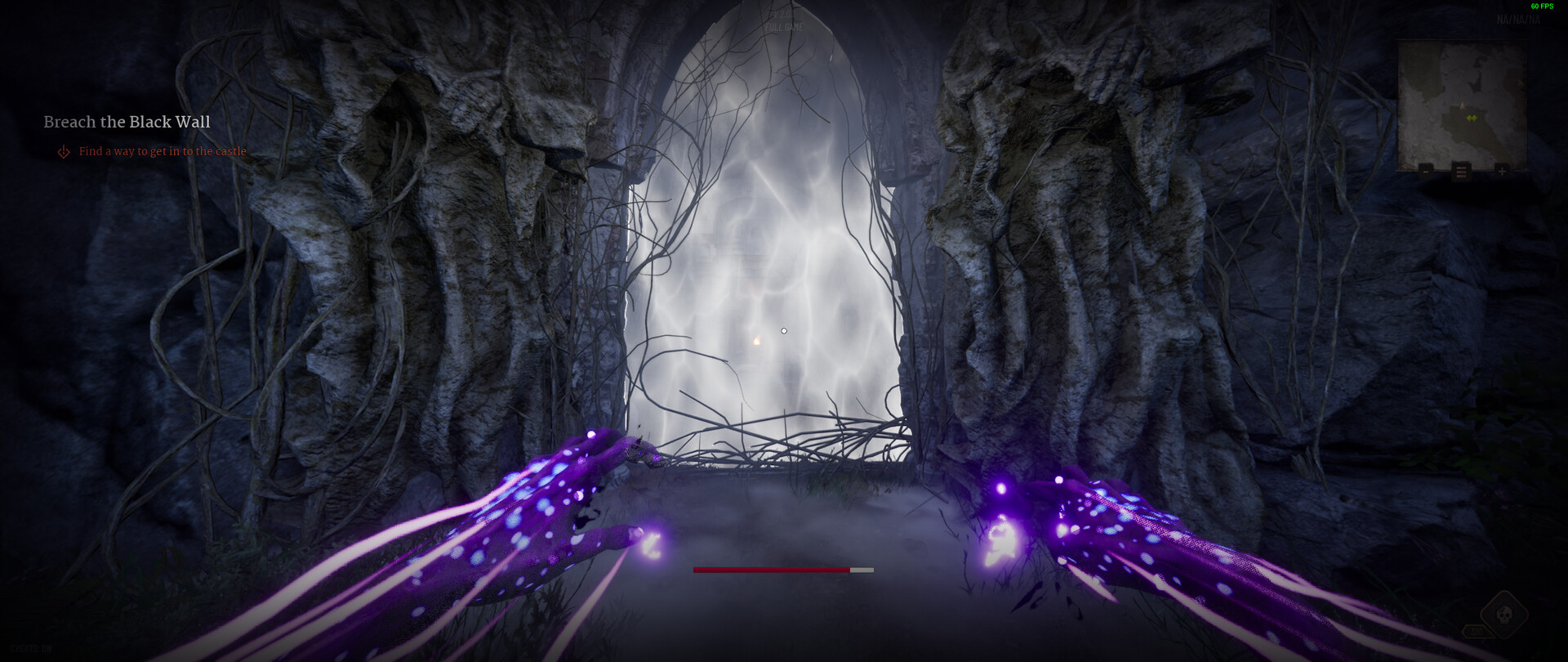The width and height of the screenshot is (1568, 662).
Task: Click the red diamond objective marker icon
Action: pyautogui.click(x=62, y=151)
